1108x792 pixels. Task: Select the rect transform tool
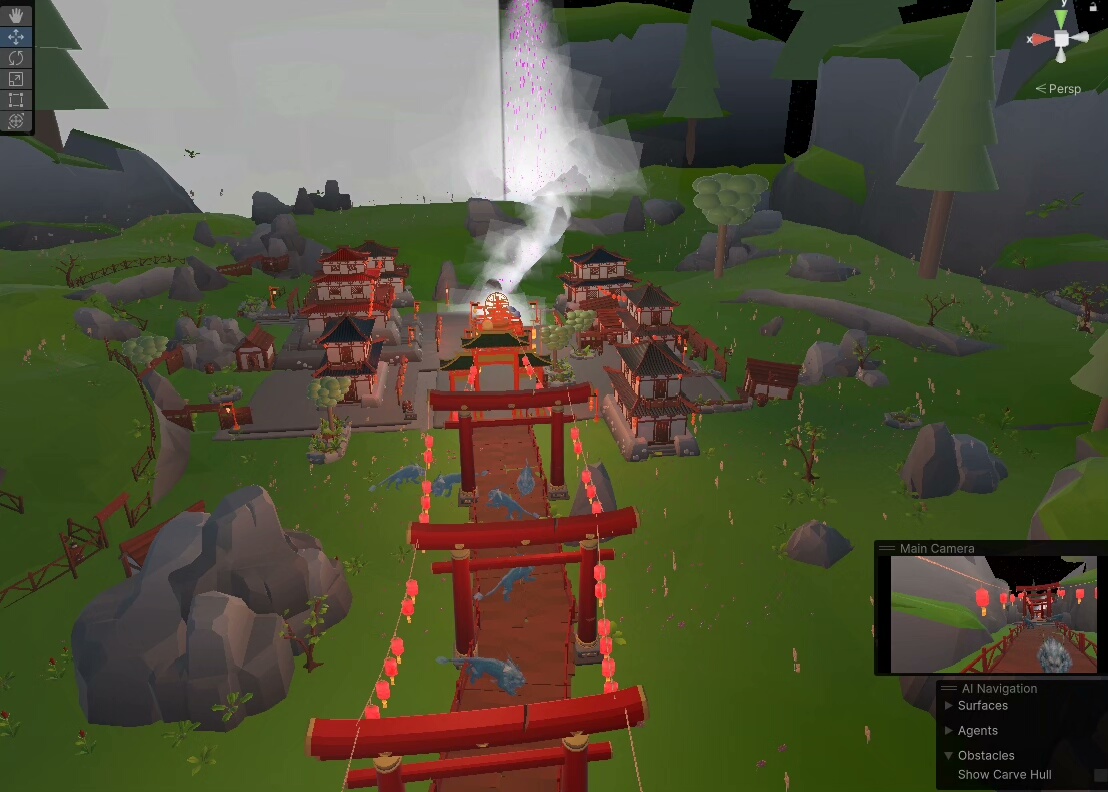16,99
